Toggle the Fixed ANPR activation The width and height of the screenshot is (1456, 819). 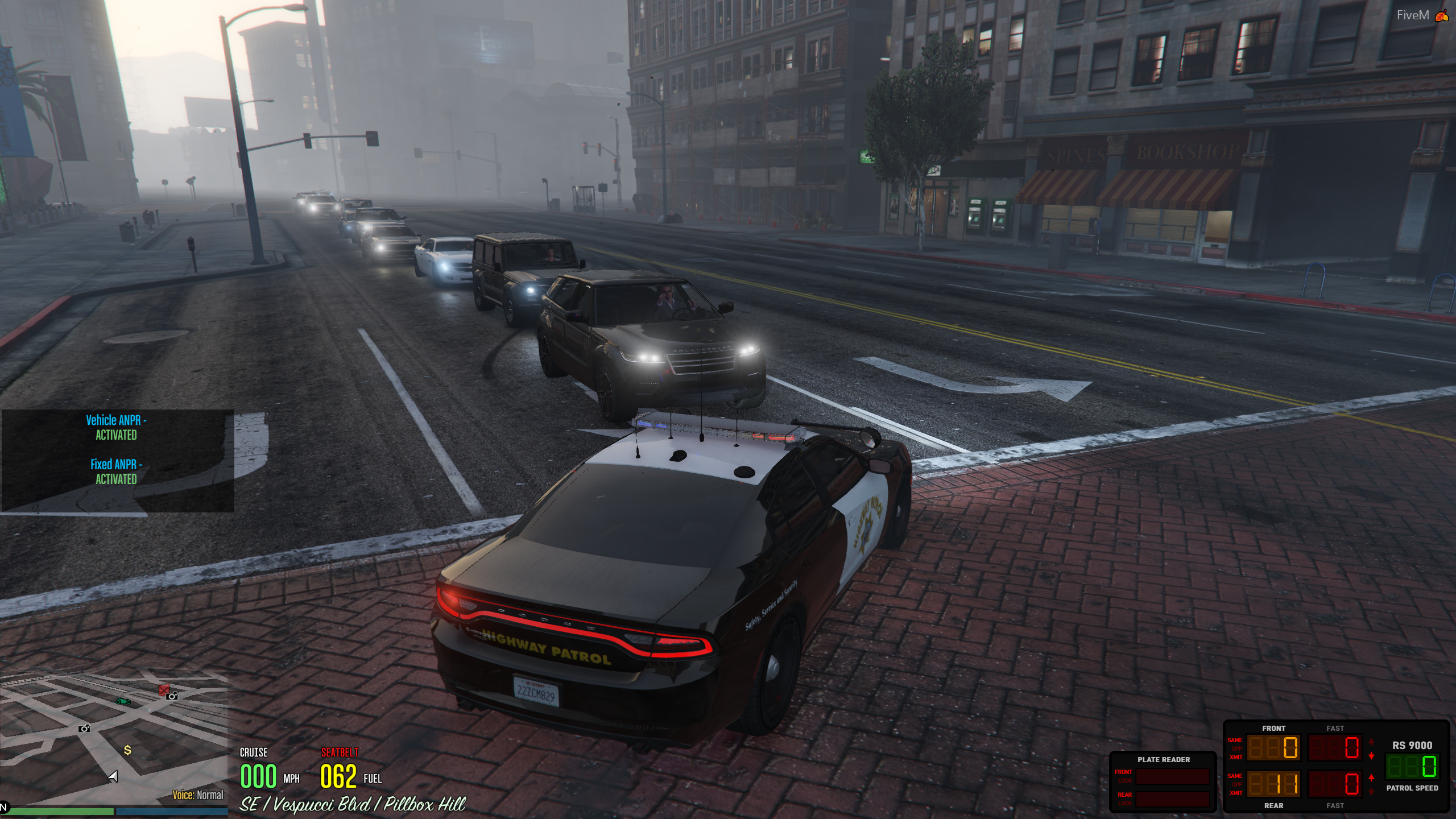(115, 472)
